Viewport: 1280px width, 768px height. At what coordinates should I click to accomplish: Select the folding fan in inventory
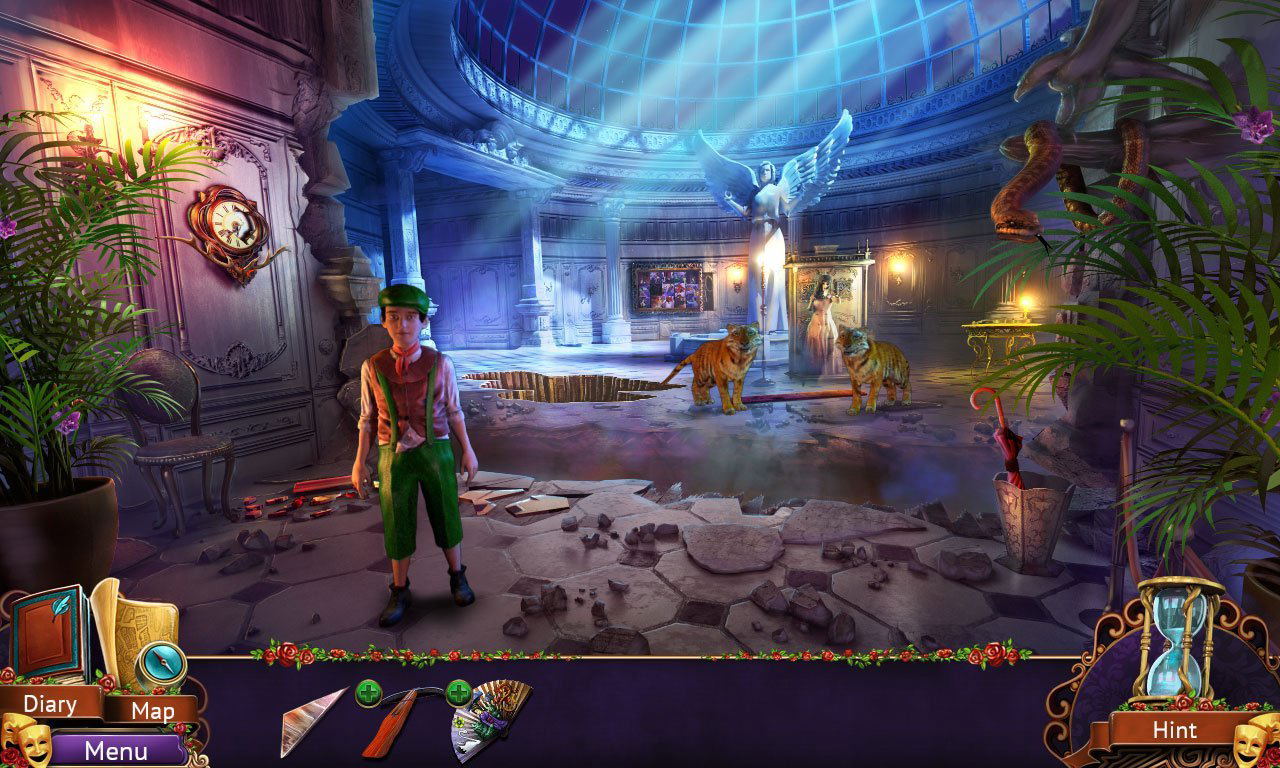click(x=490, y=718)
